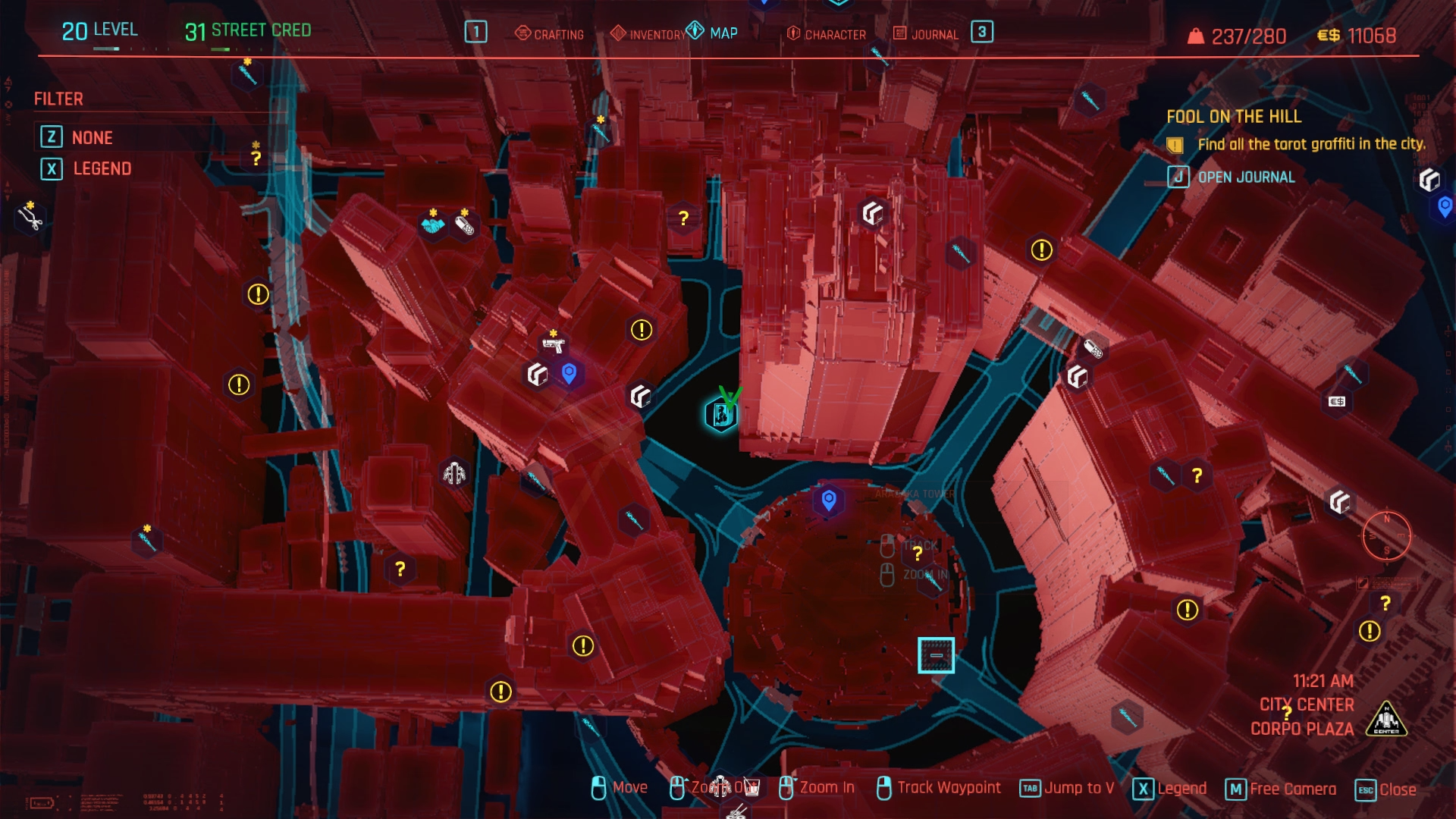Switch to the Inventory tab
Image resolution: width=1456 pixels, height=819 pixels.
648,34
